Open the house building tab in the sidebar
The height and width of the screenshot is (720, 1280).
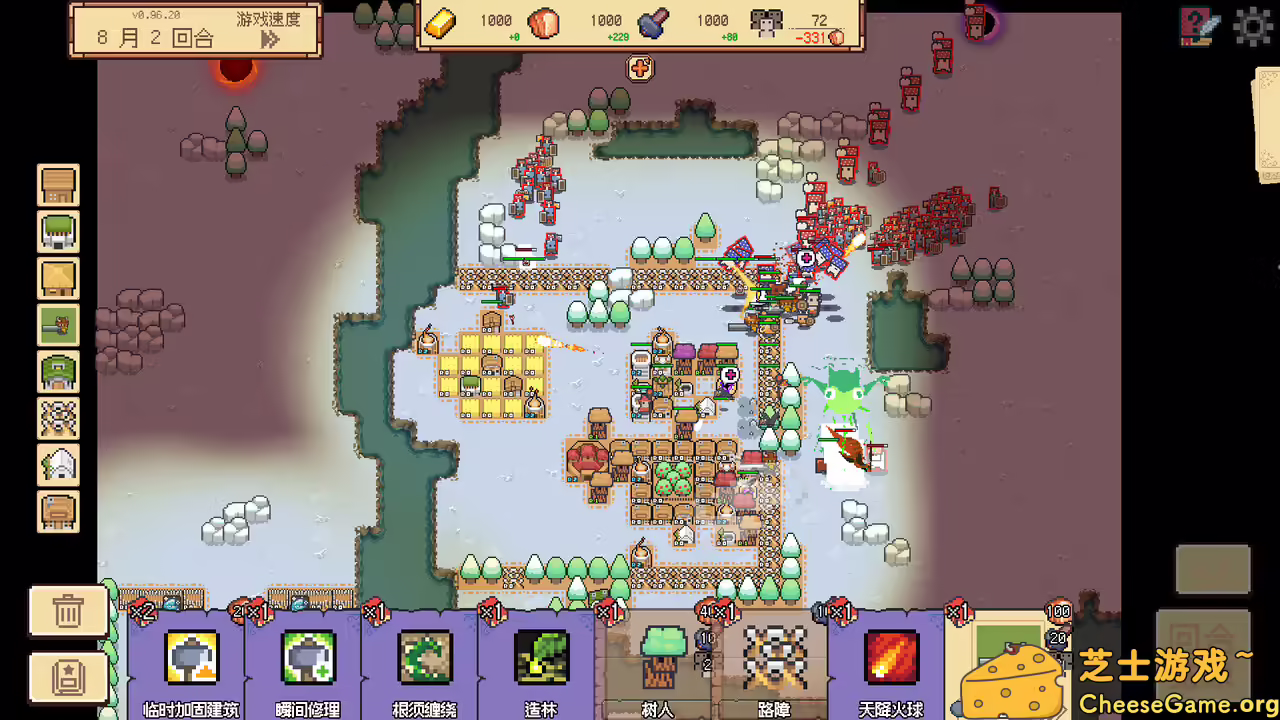point(58,185)
